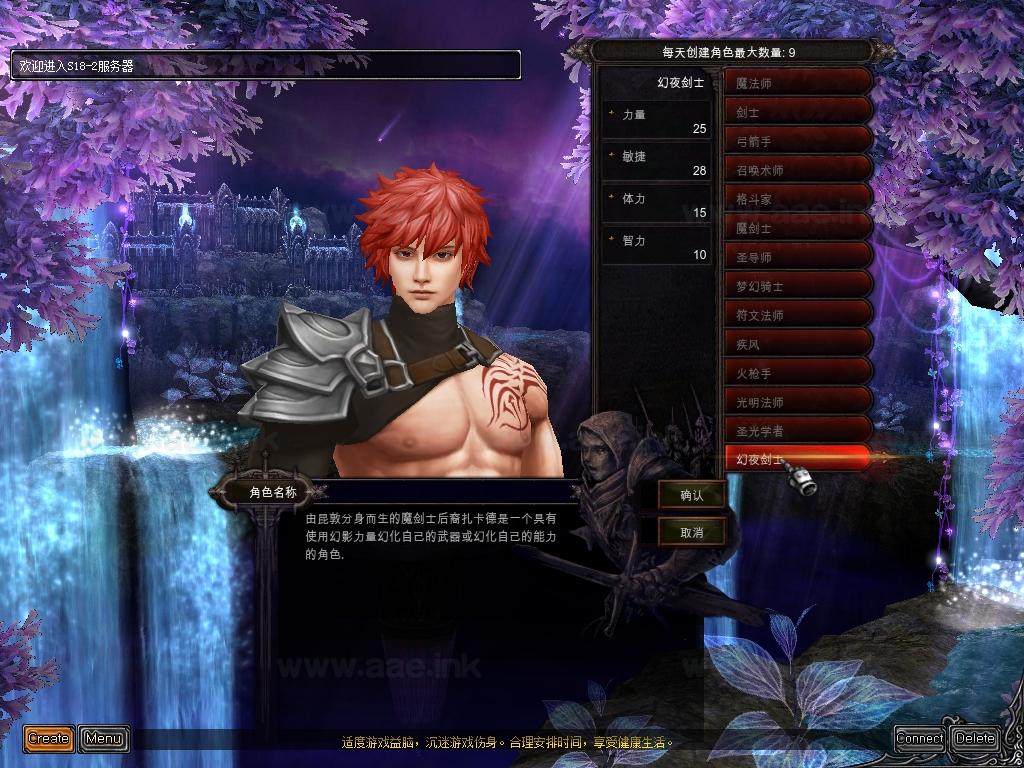
Task: Click the Delete character button
Action: coord(975,739)
